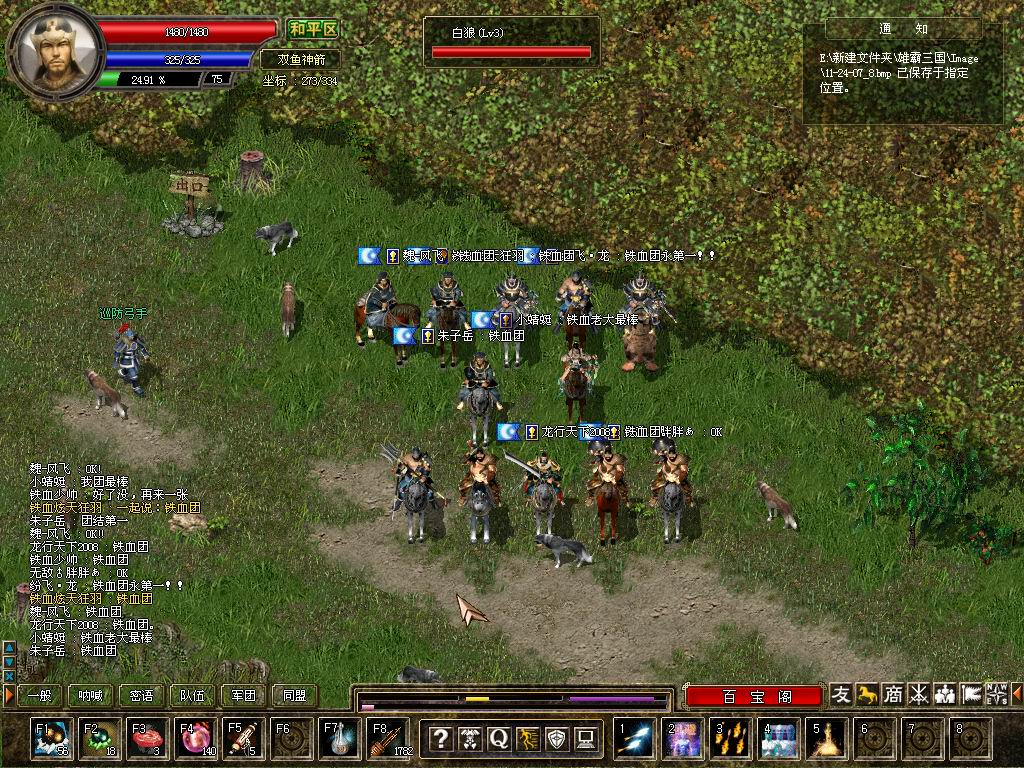The height and width of the screenshot is (768, 1024).
Task: Open the 百宝阁 treasure shop
Action: [x=755, y=696]
